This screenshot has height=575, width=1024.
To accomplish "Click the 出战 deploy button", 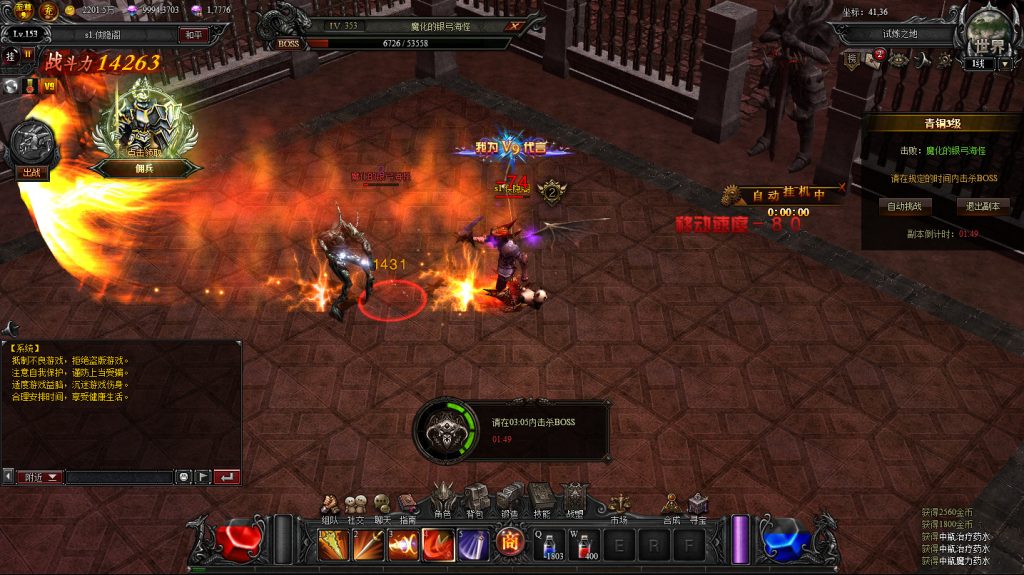I will 30,171.
